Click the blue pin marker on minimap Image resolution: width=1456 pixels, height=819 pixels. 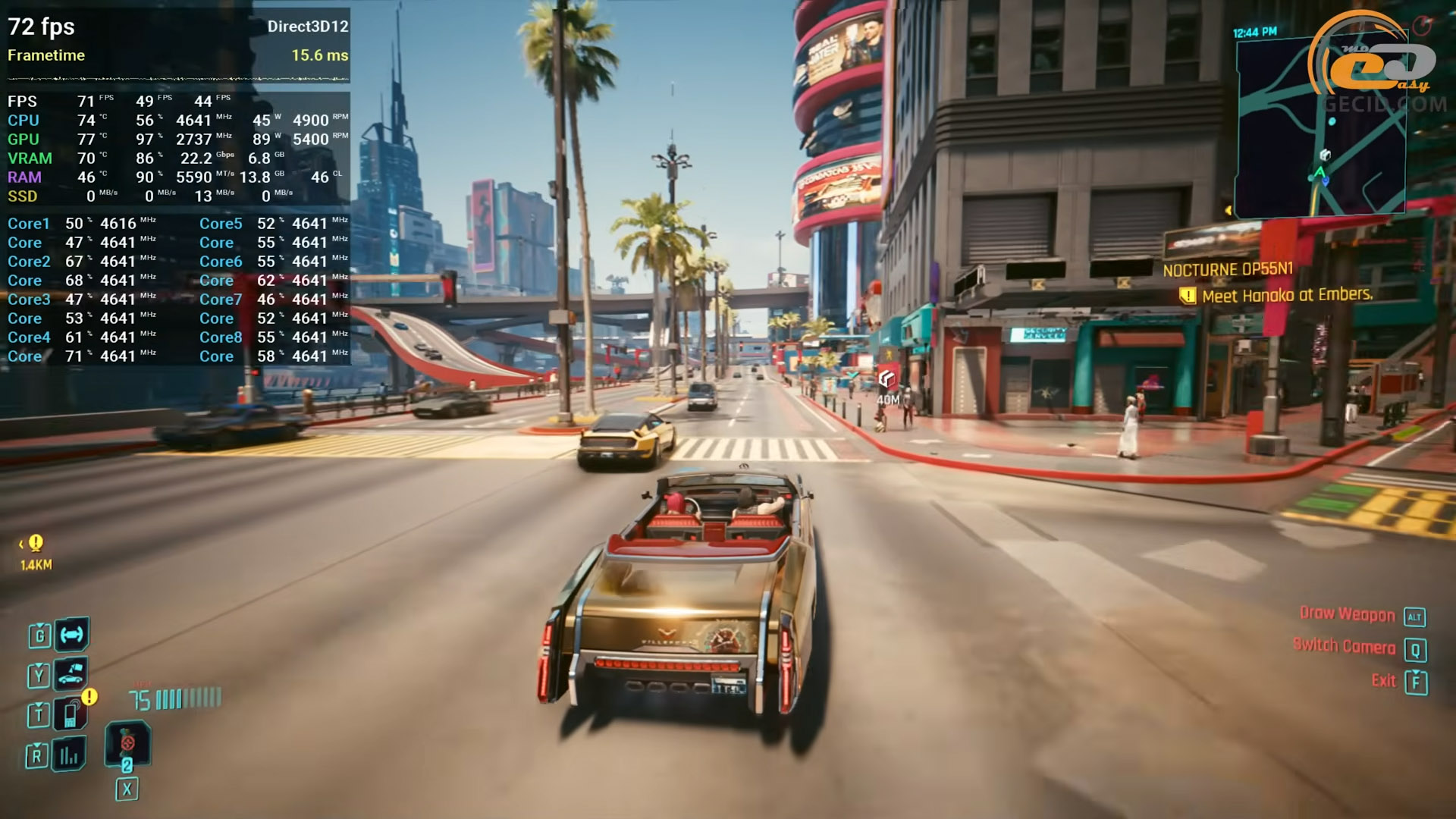[x=1332, y=121]
